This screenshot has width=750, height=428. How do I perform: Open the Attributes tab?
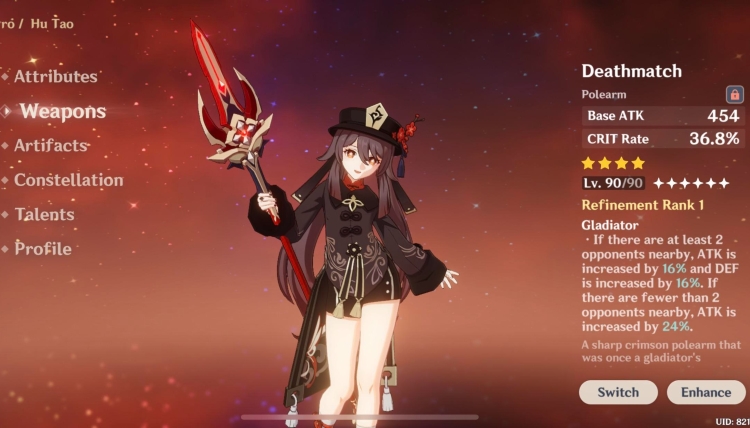55,77
